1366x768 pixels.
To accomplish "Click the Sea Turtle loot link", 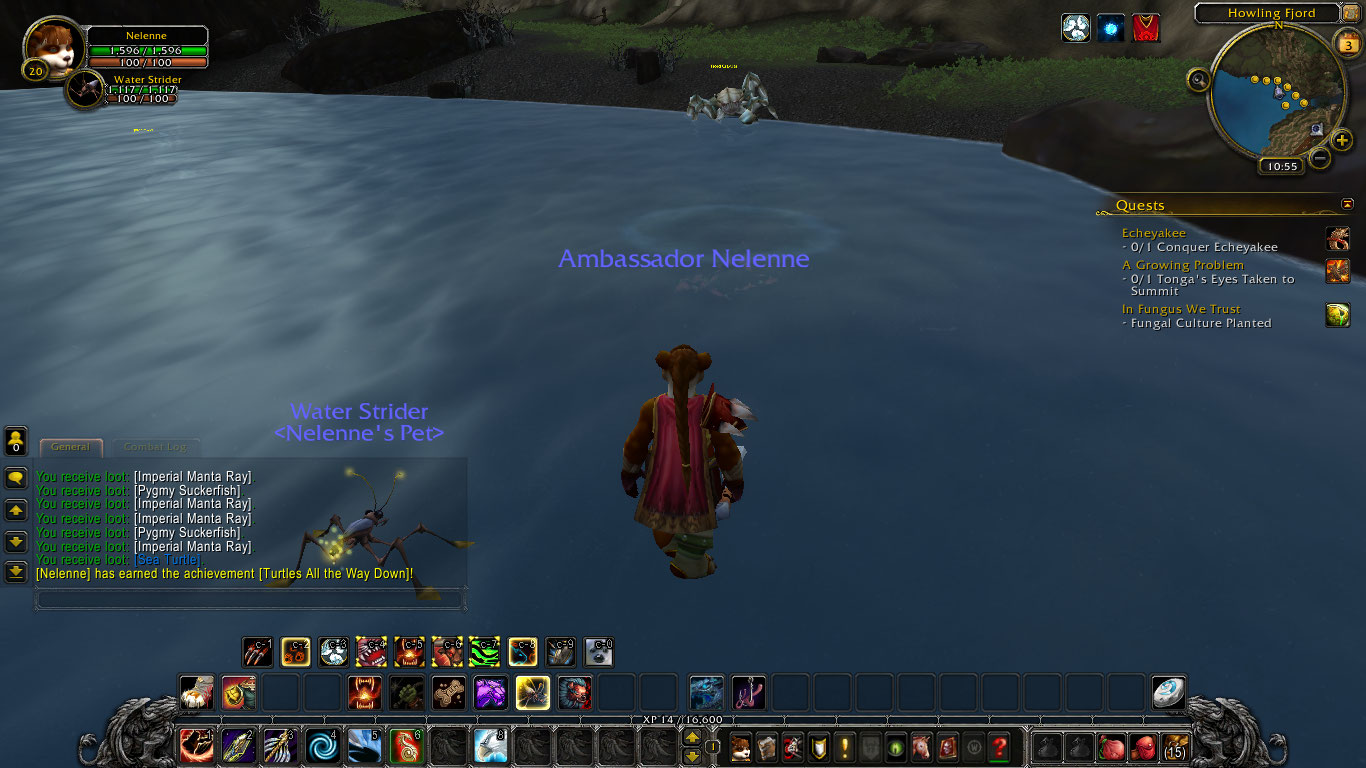I will (167, 560).
